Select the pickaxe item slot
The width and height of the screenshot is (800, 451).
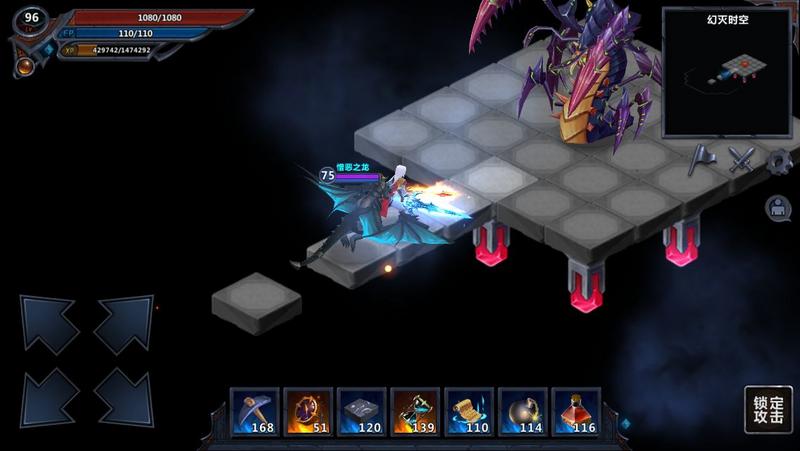pyautogui.click(x=255, y=411)
